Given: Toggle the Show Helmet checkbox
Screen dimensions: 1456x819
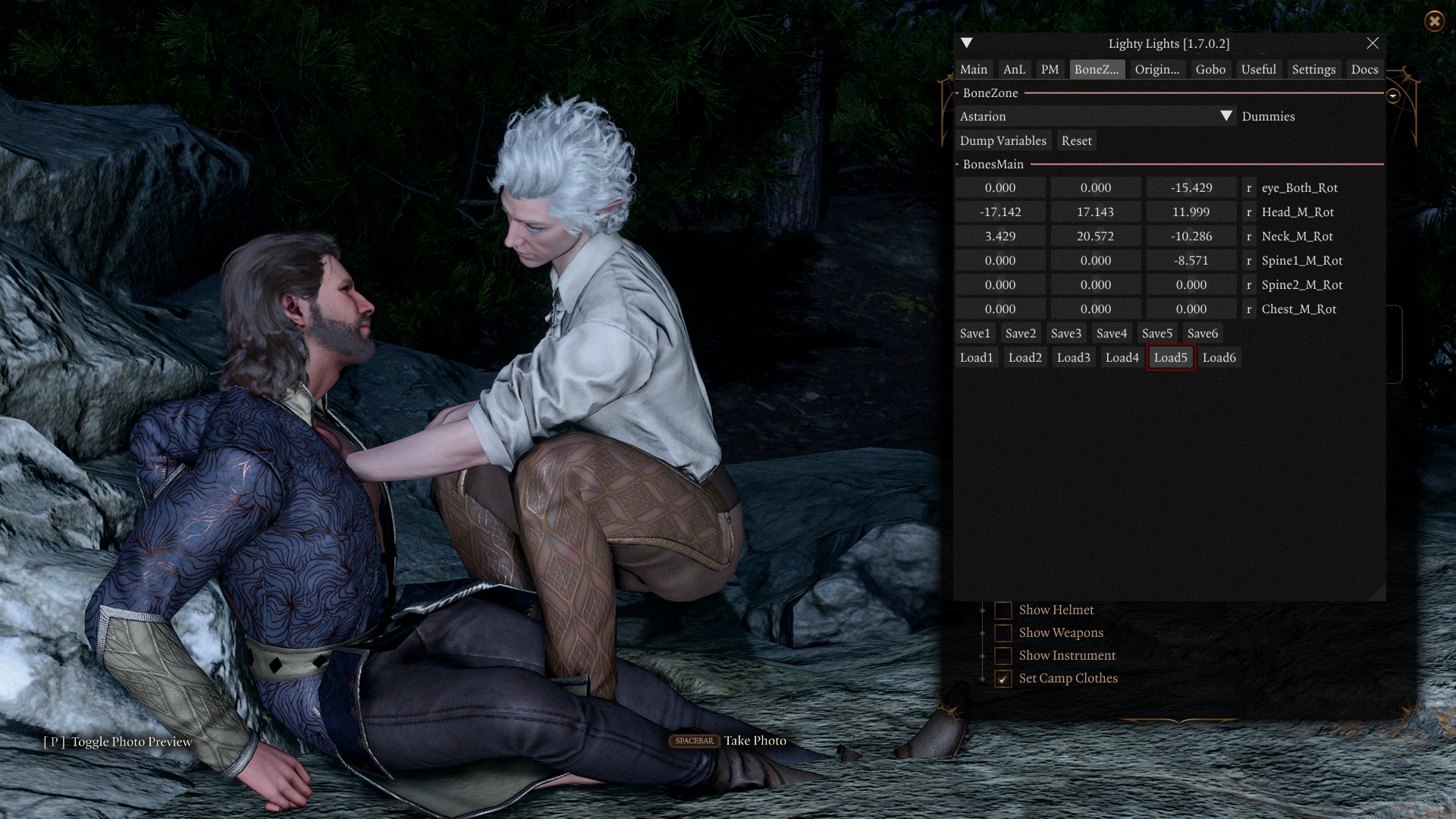Looking at the screenshot, I should [1003, 610].
